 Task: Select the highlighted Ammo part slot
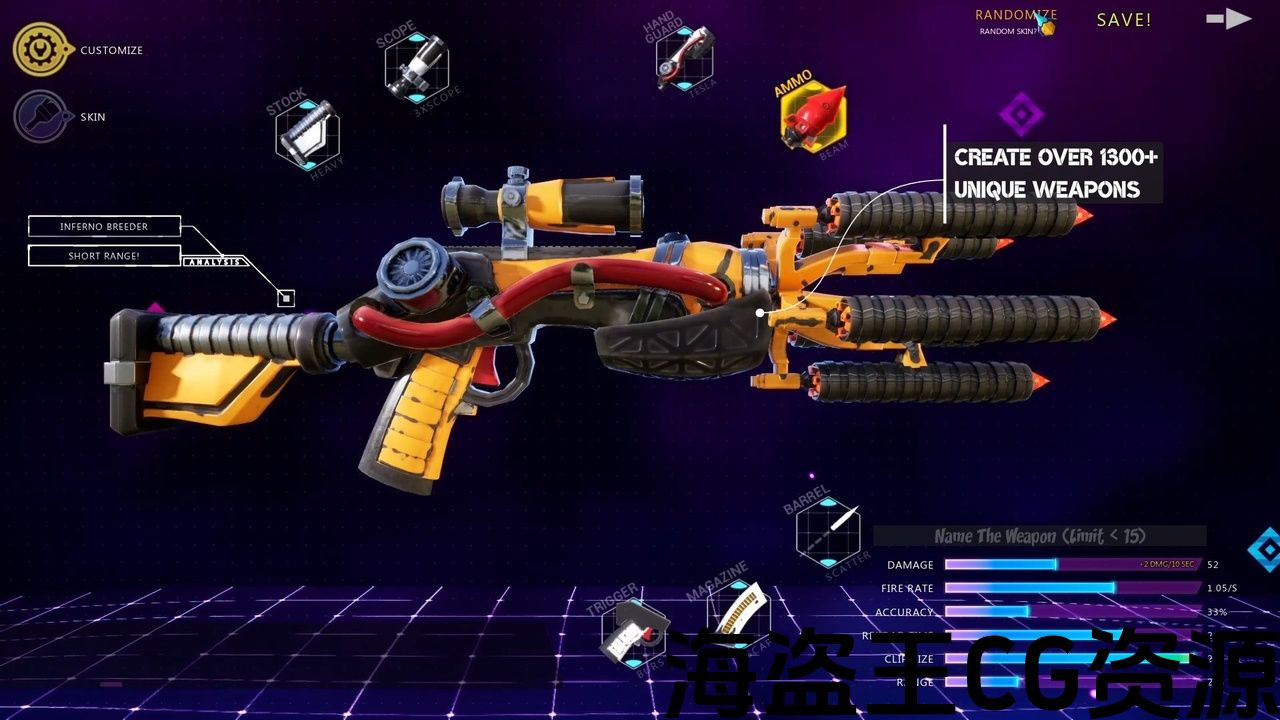click(813, 116)
